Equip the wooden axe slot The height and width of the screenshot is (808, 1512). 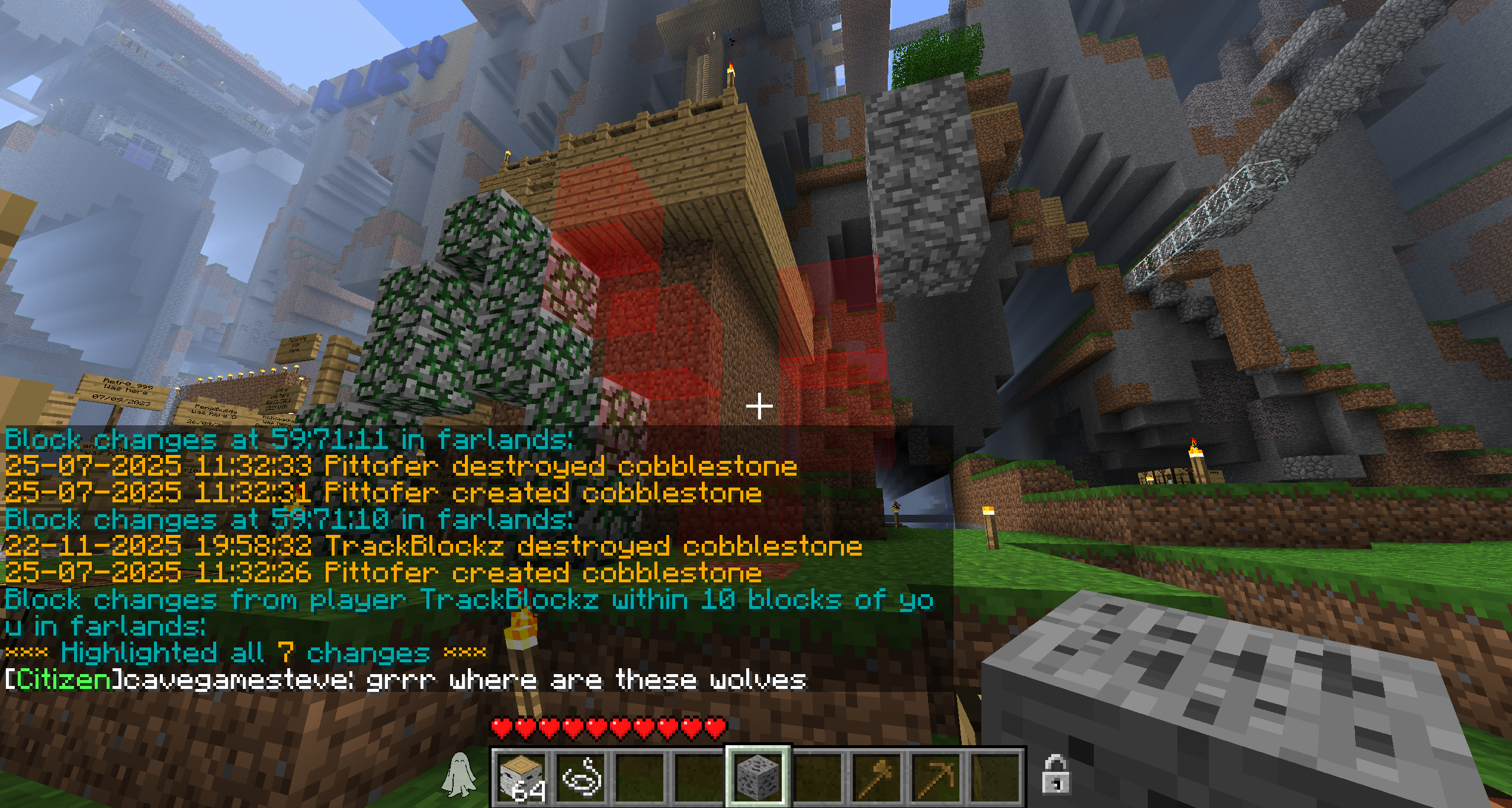coord(877,776)
